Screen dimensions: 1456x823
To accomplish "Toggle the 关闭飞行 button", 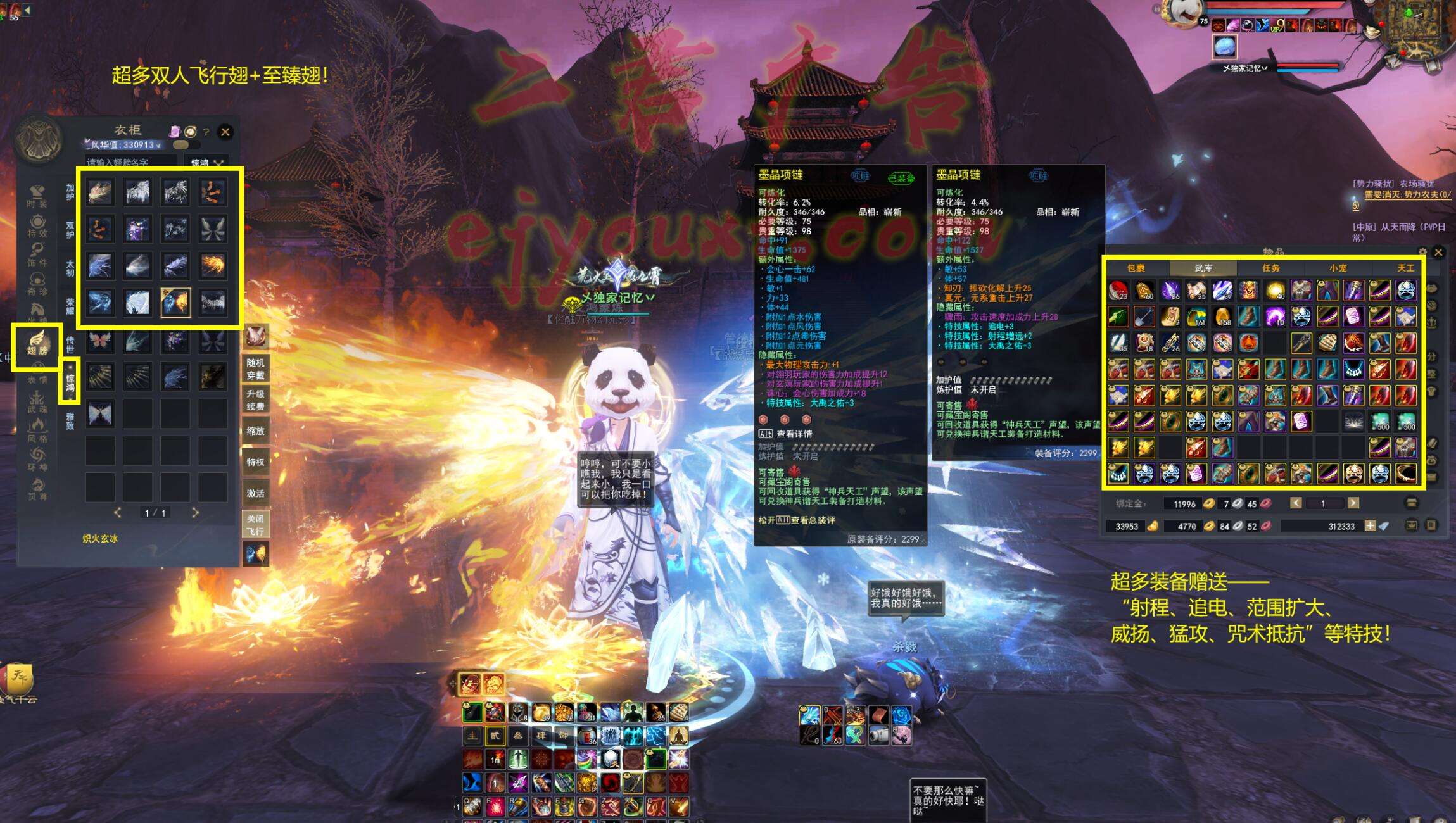I will 255,524.
